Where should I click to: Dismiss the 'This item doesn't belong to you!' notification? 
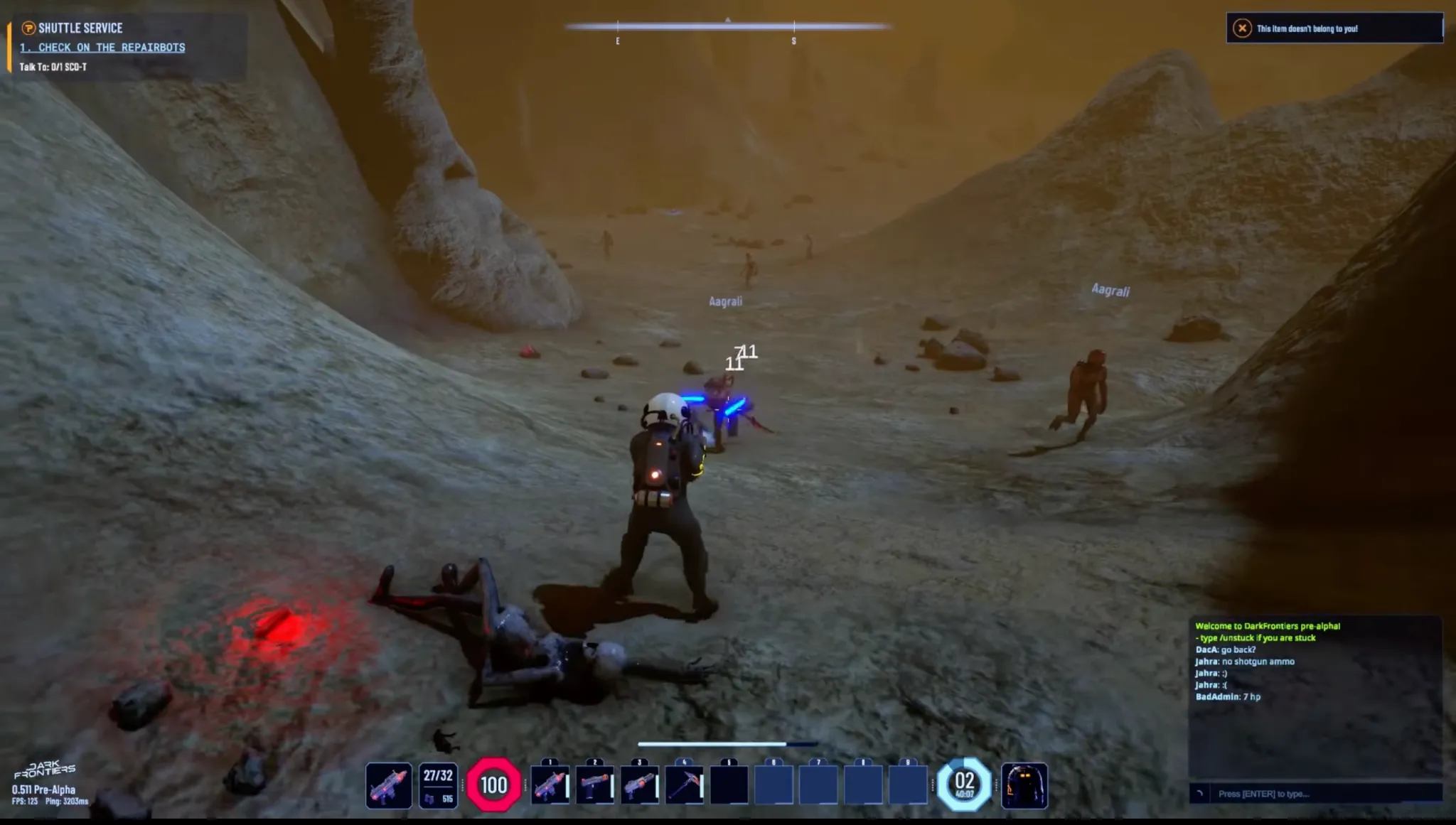coord(1337,28)
